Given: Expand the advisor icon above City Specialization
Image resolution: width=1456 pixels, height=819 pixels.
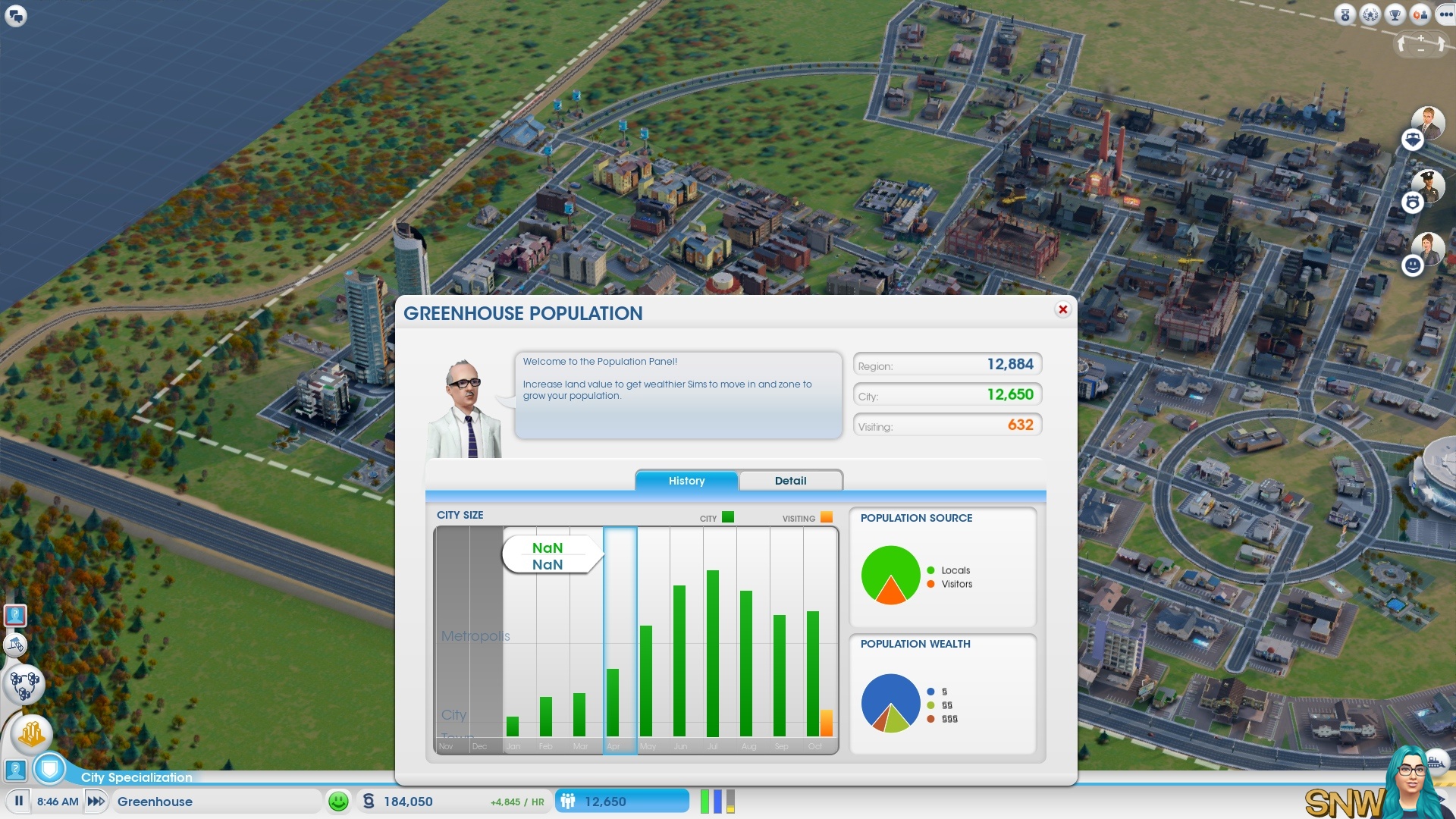Looking at the screenshot, I should (x=17, y=770).
